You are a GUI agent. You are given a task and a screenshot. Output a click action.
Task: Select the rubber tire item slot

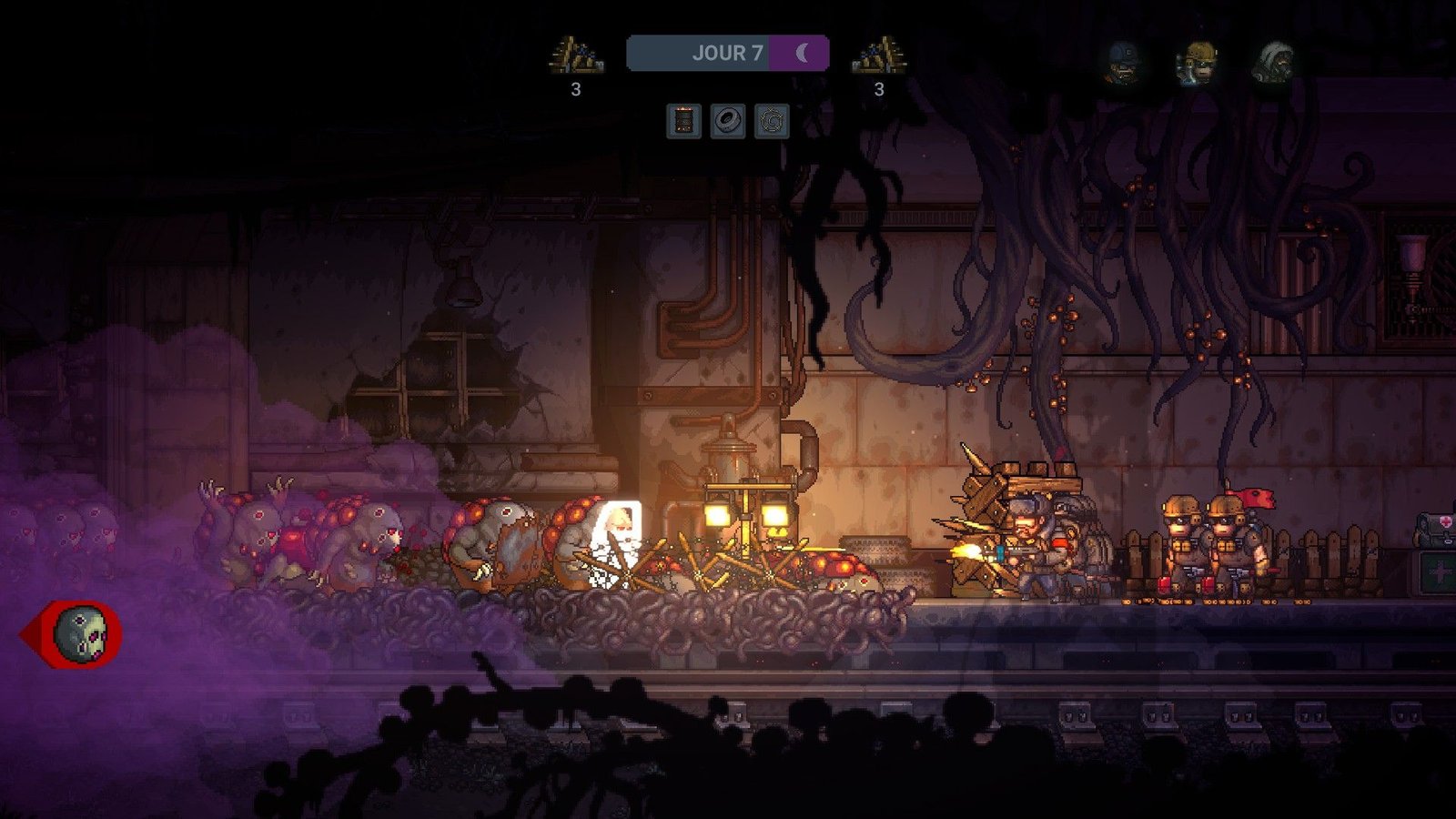click(728, 121)
